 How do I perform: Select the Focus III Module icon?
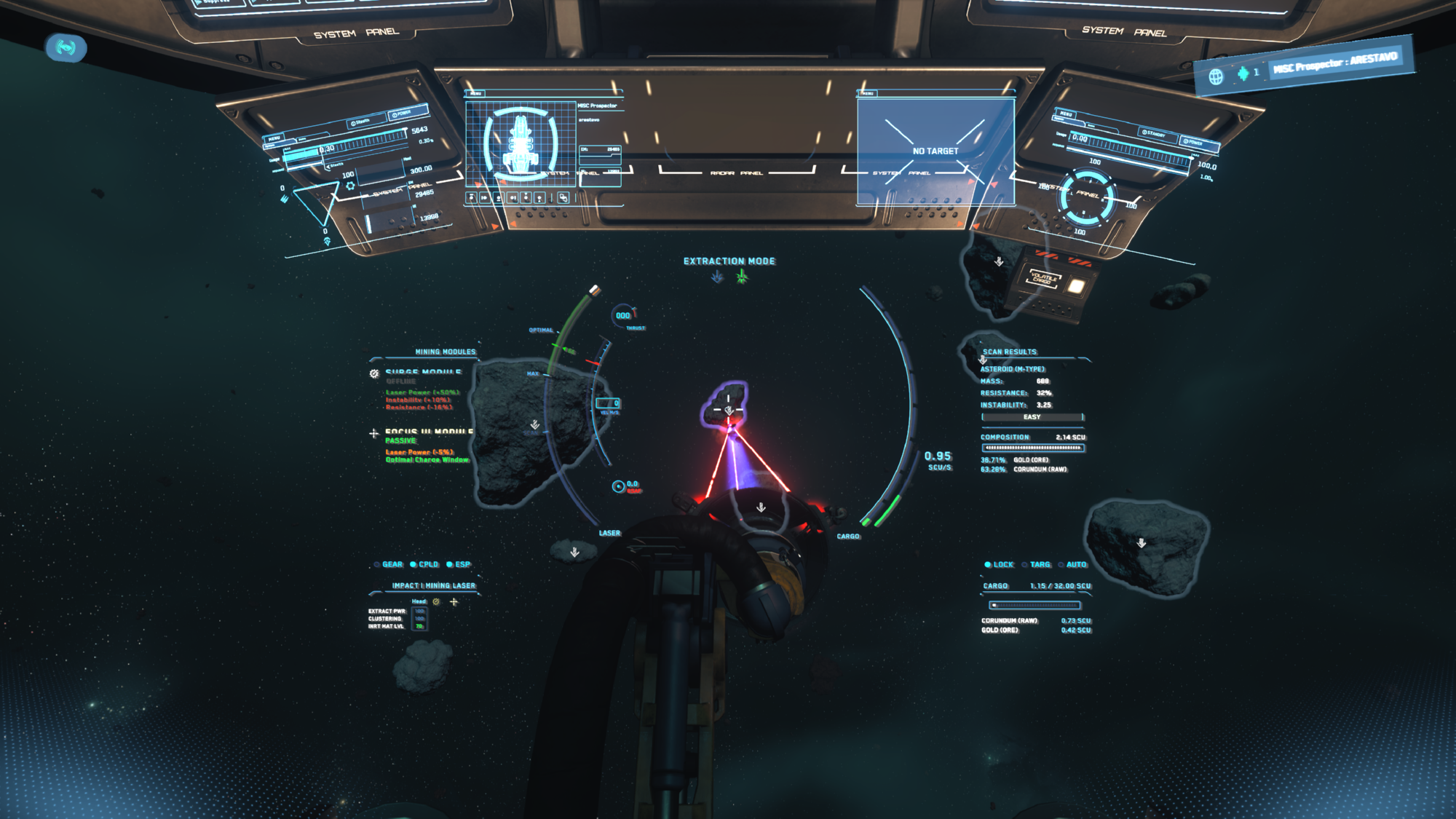click(374, 433)
